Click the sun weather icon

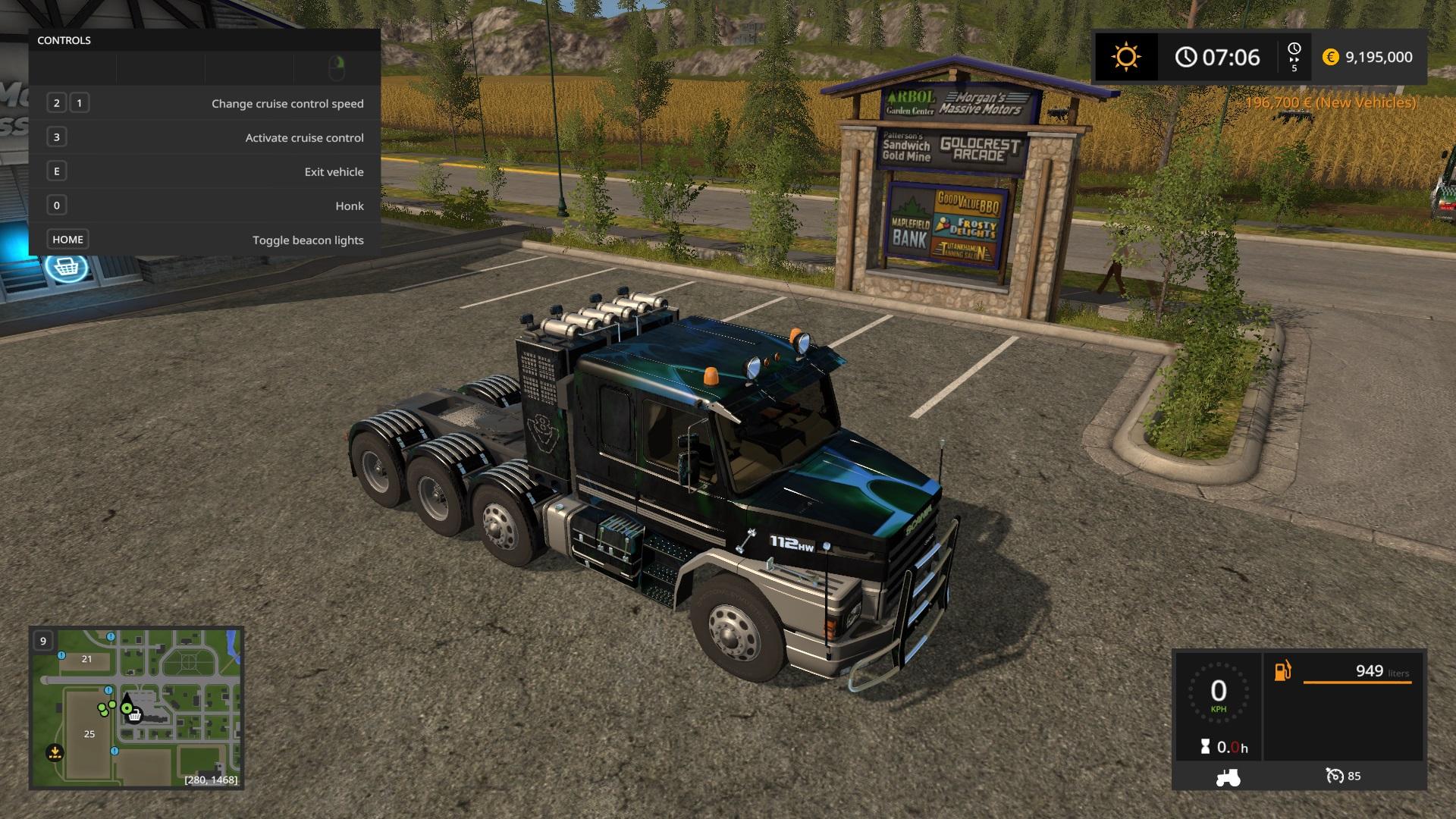1125,57
